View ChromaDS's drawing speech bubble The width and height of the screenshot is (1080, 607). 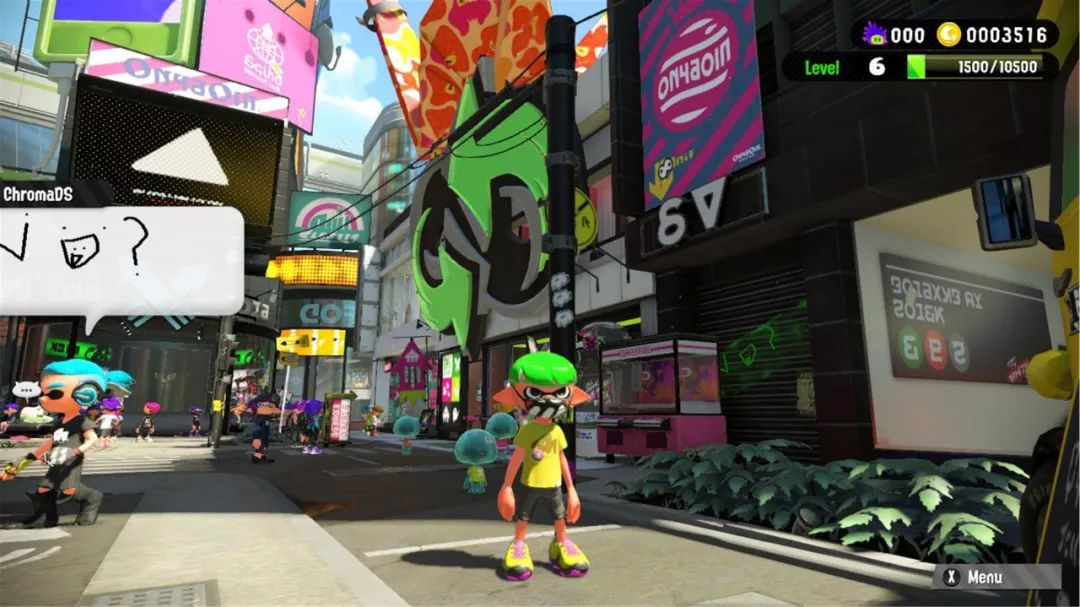[x=118, y=260]
